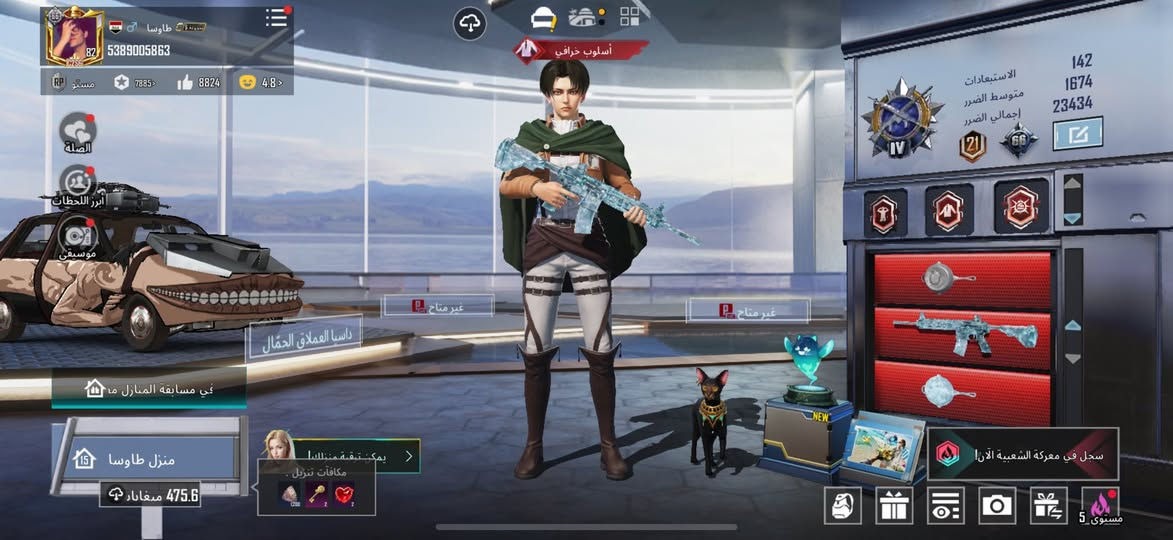Click the cloud download icon at top

[470, 22]
